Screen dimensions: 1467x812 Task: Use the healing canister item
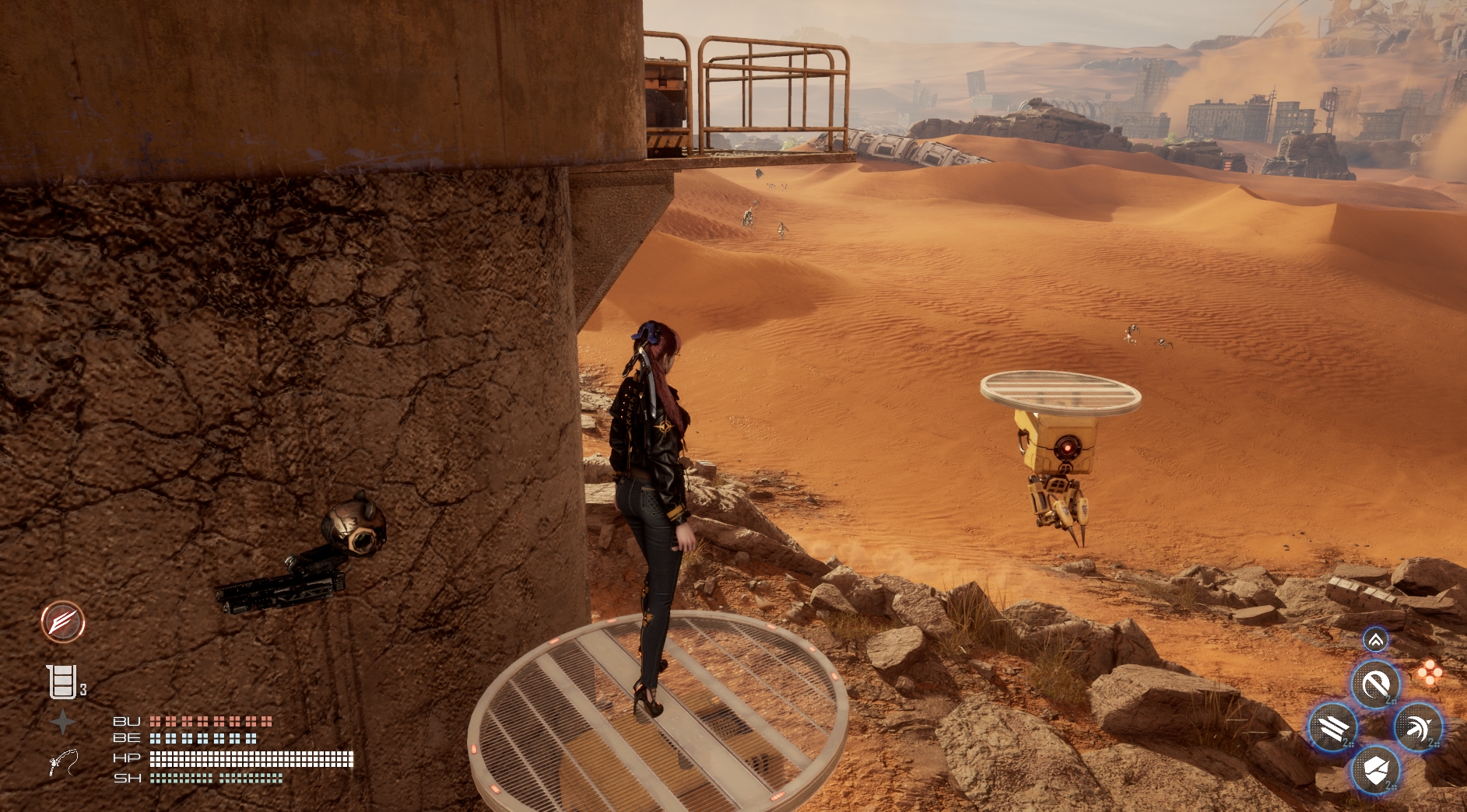click(62, 682)
